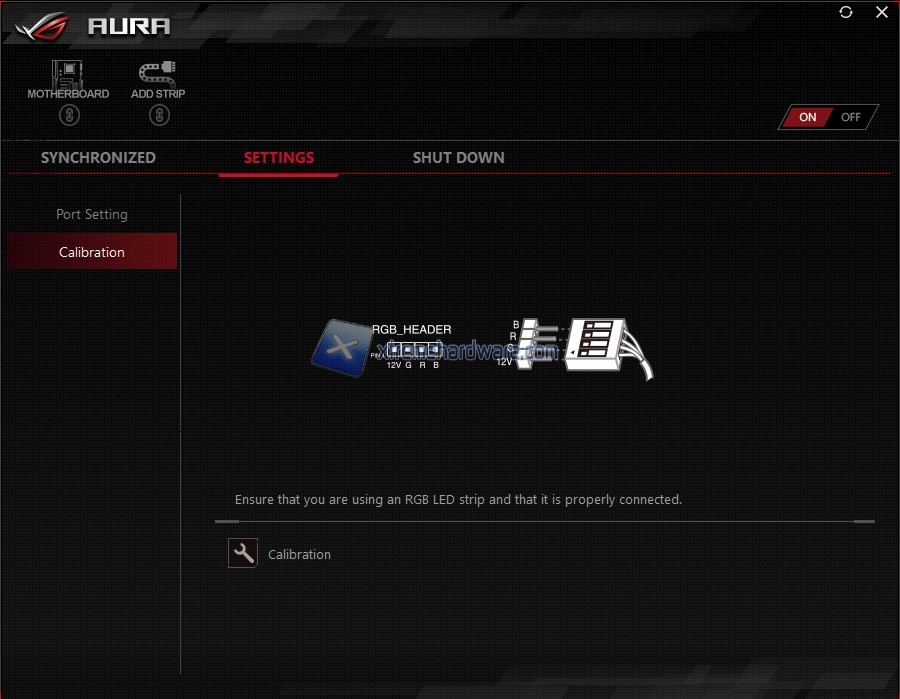Open the Settings tab
This screenshot has width=900, height=699.
pos(279,158)
